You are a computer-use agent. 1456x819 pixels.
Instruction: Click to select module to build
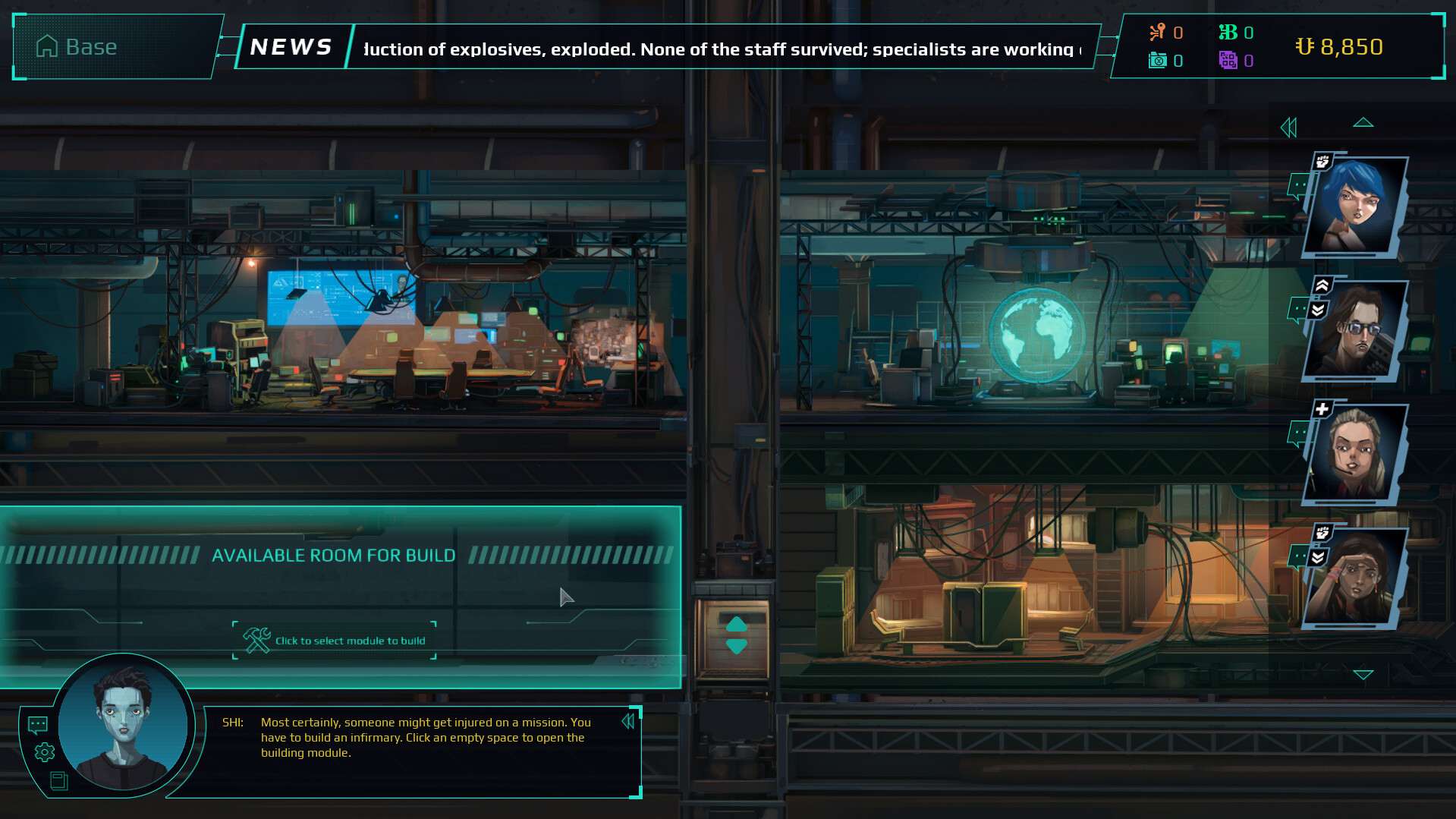pos(334,640)
